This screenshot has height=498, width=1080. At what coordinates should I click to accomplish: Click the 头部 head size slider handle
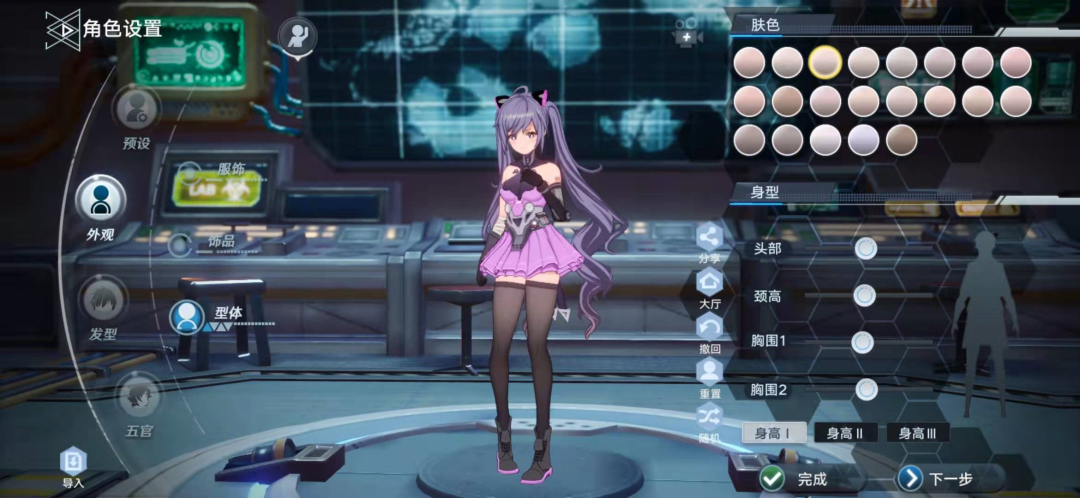pyautogui.click(x=866, y=248)
